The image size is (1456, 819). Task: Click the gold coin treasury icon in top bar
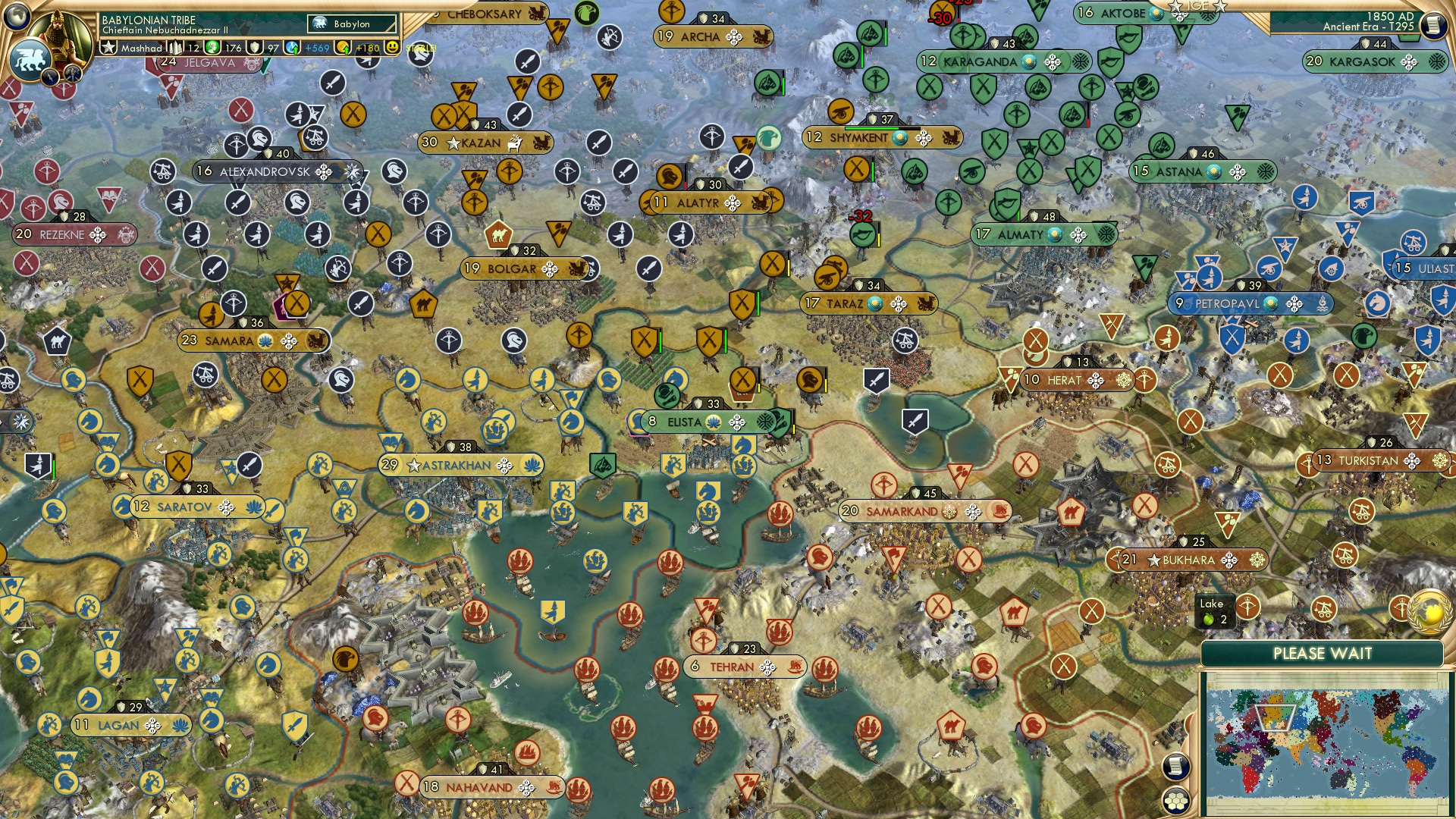[x=341, y=46]
